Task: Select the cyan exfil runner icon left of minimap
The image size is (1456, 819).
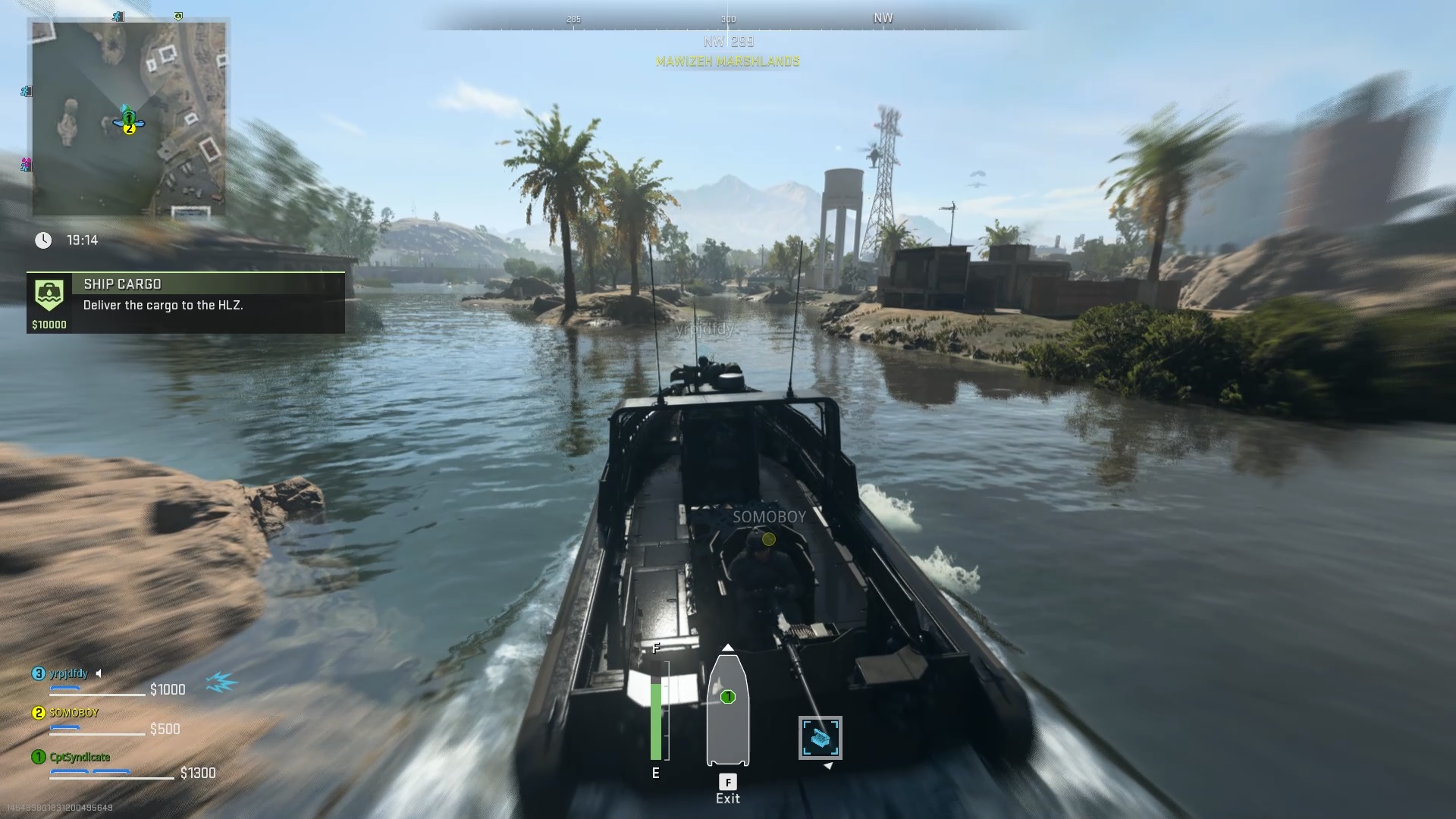Action: [x=25, y=92]
